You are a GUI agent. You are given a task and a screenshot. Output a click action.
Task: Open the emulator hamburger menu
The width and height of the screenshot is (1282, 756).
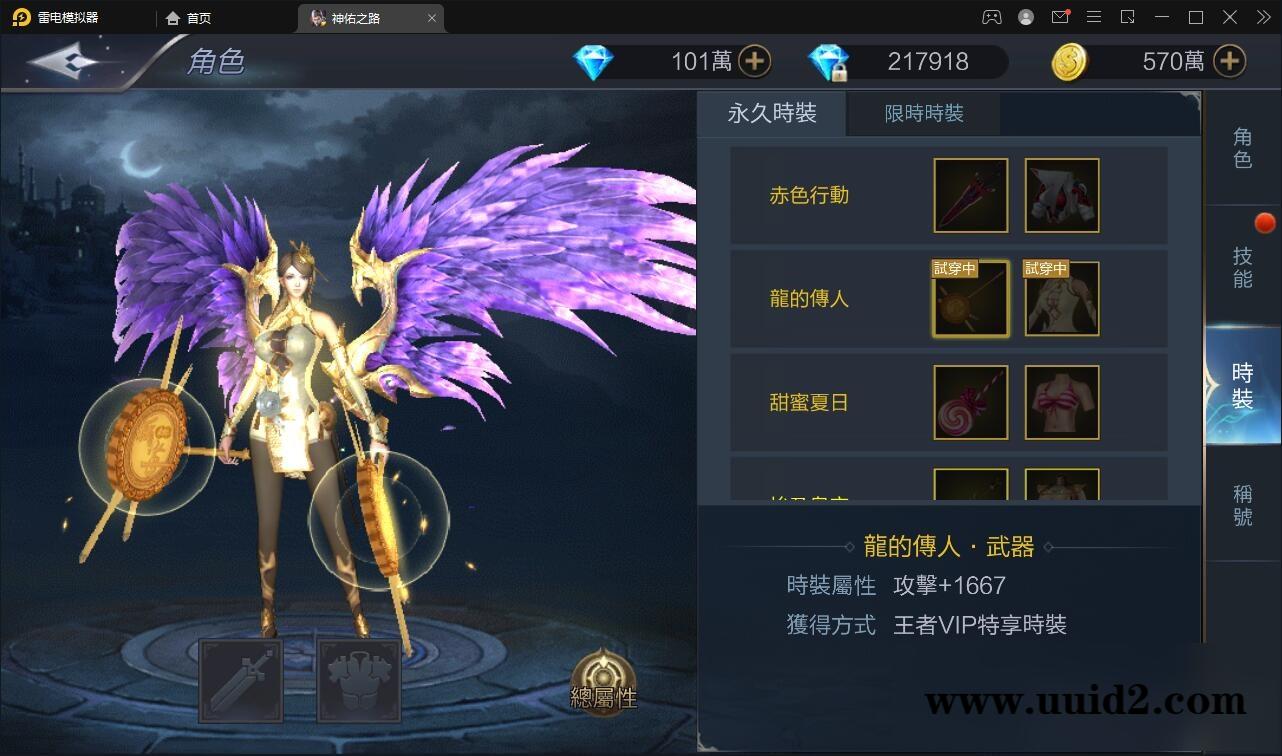point(1094,17)
